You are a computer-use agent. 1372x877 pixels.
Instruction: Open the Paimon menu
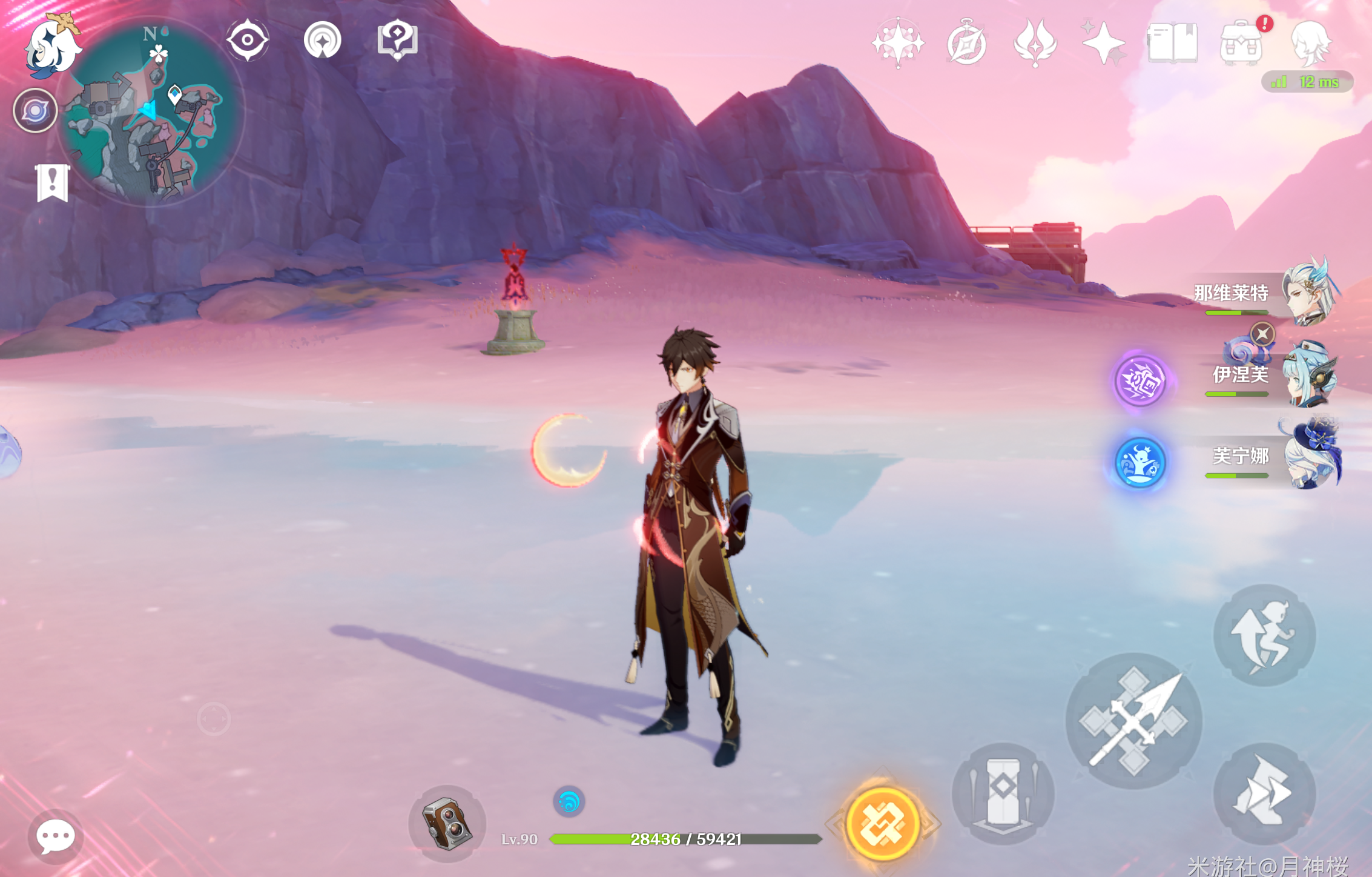pos(51,45)
